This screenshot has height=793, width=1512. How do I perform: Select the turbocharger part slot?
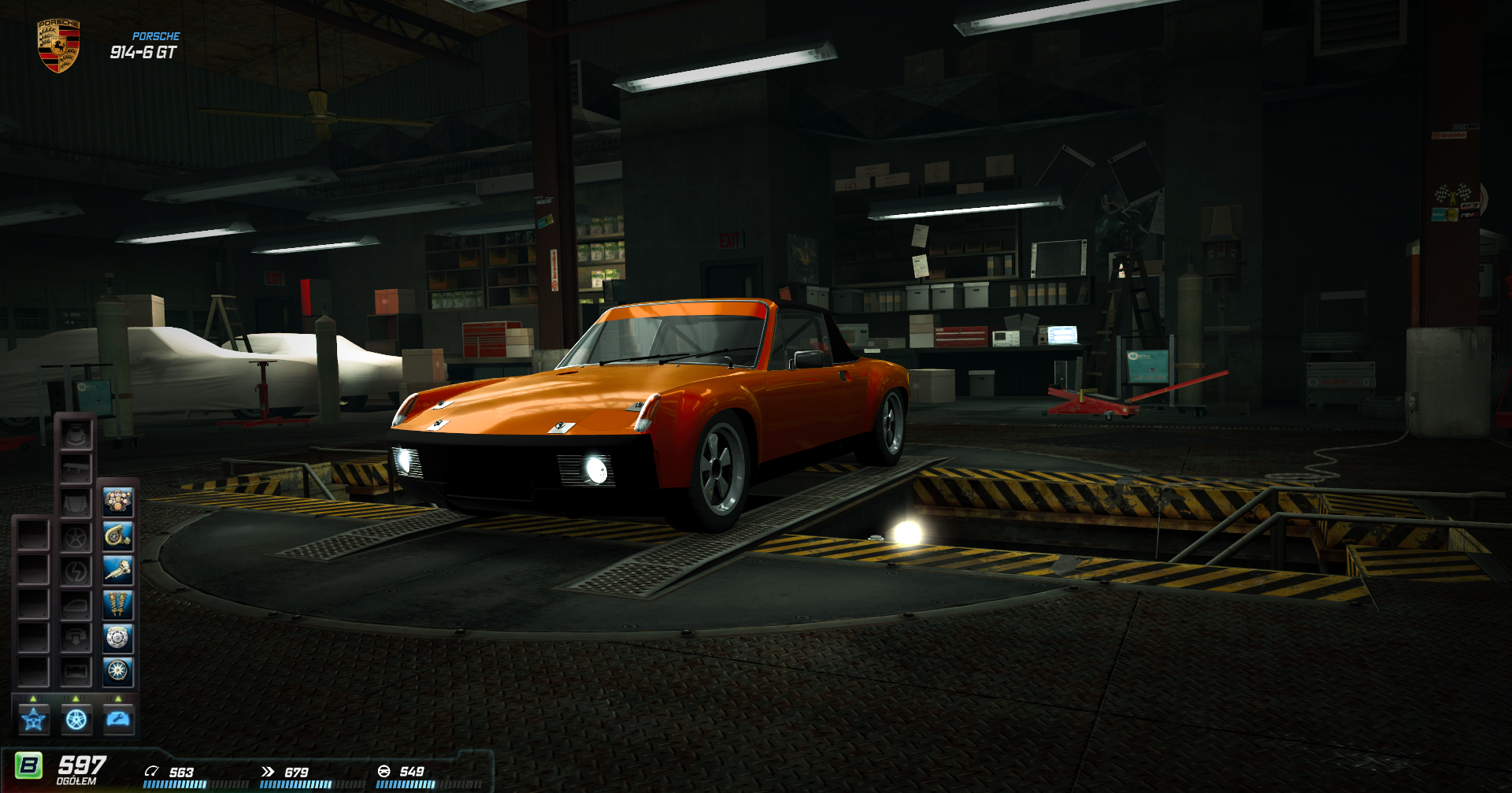(x=118, y=536)
